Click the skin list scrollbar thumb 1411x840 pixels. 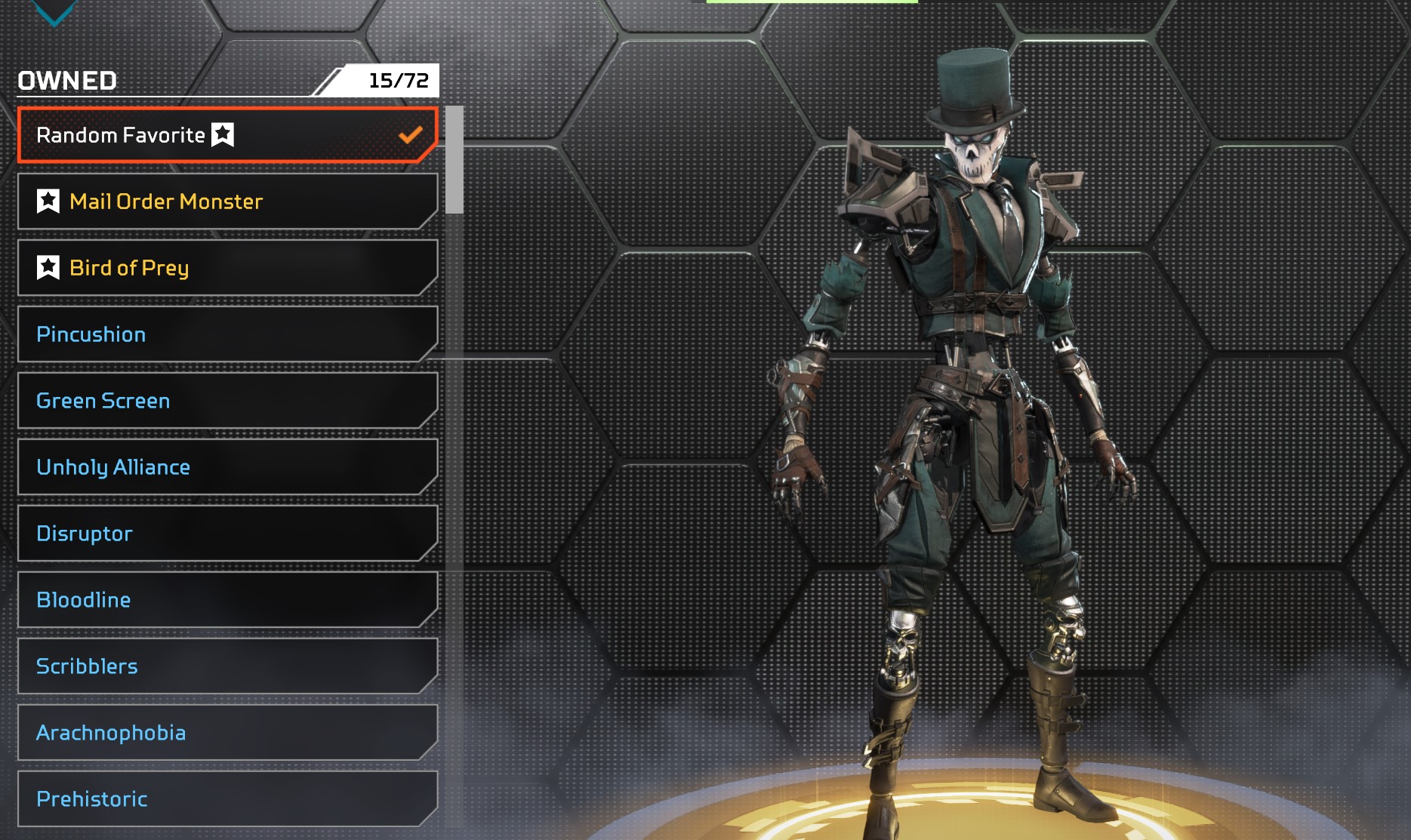click(454, 160)
